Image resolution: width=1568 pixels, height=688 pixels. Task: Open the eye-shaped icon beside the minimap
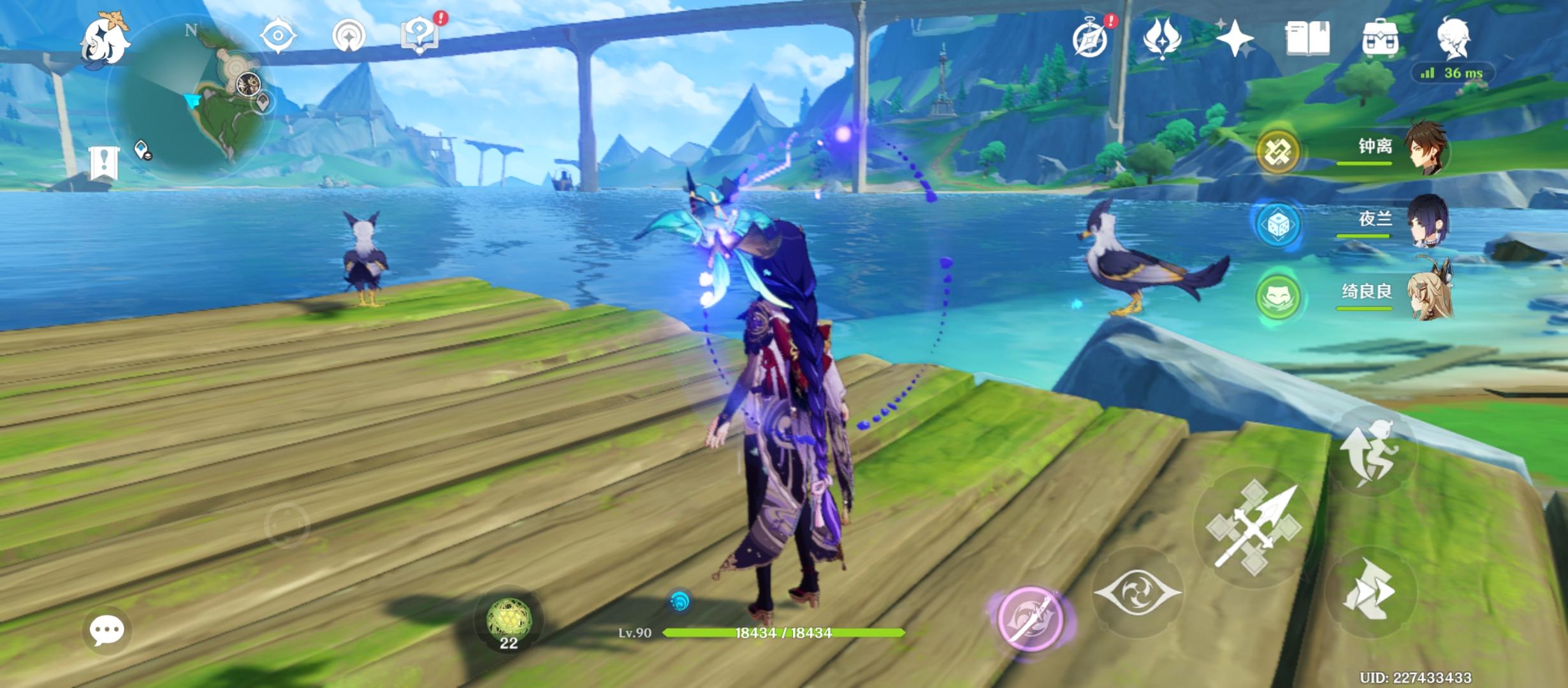278,34
